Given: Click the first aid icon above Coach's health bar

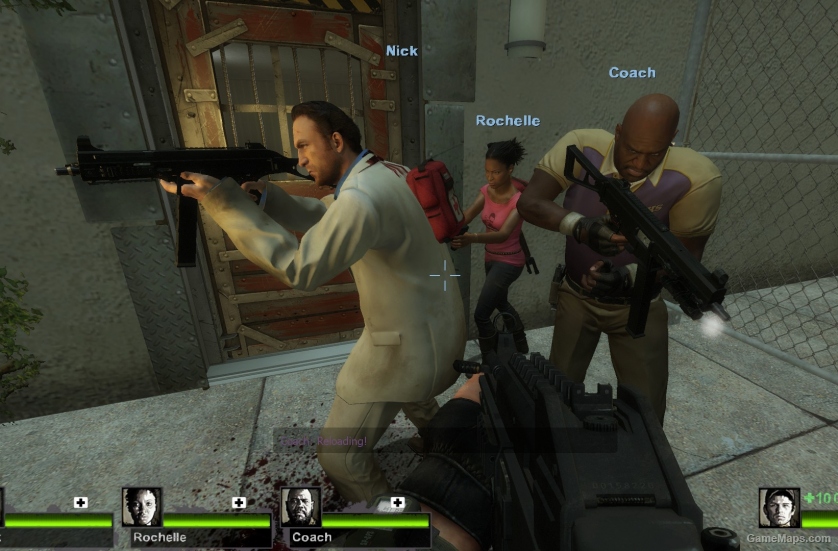Looking at the screenshot, I should [x=398, y=503].
